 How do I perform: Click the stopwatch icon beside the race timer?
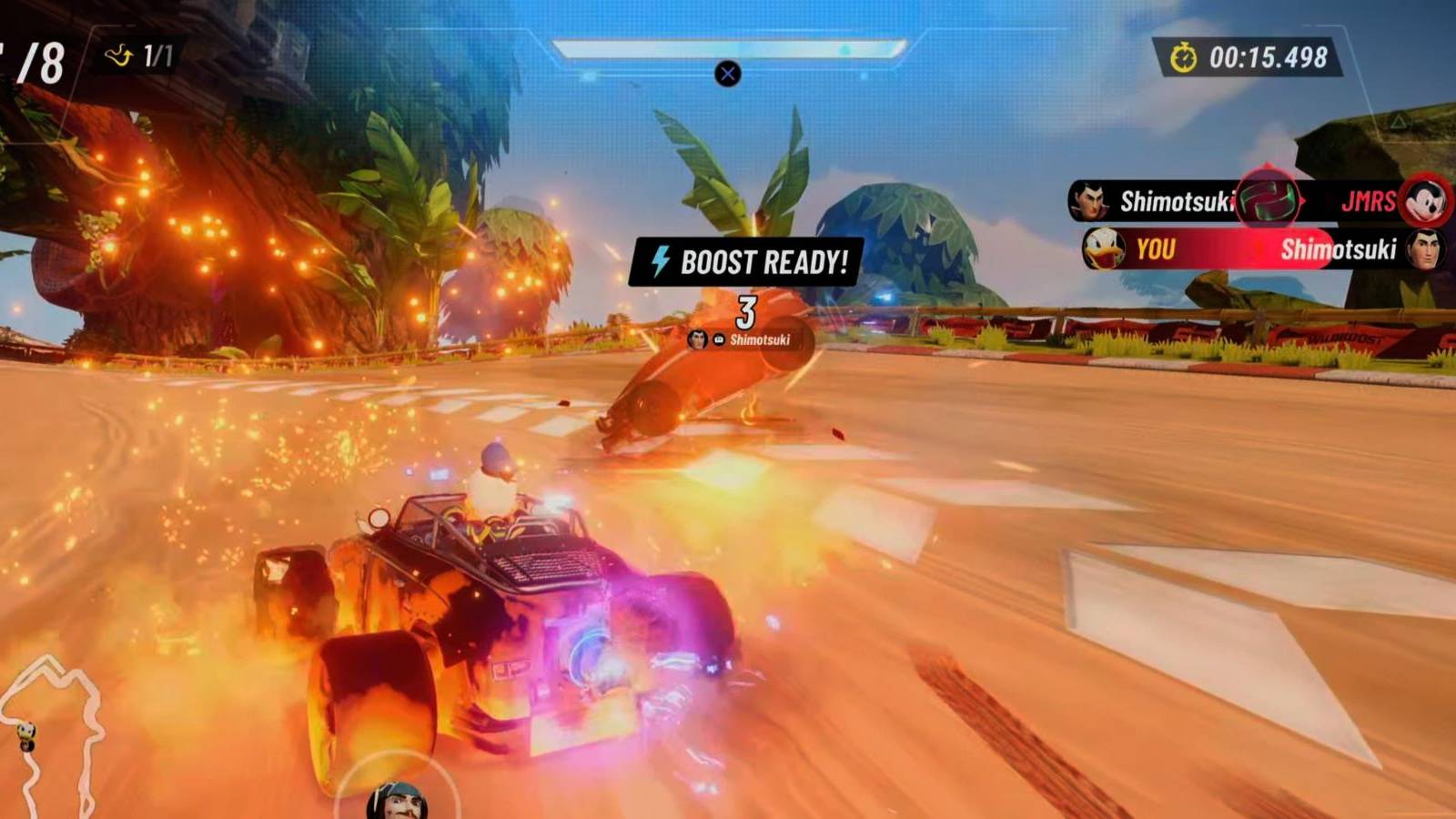tap(1184, 55)
